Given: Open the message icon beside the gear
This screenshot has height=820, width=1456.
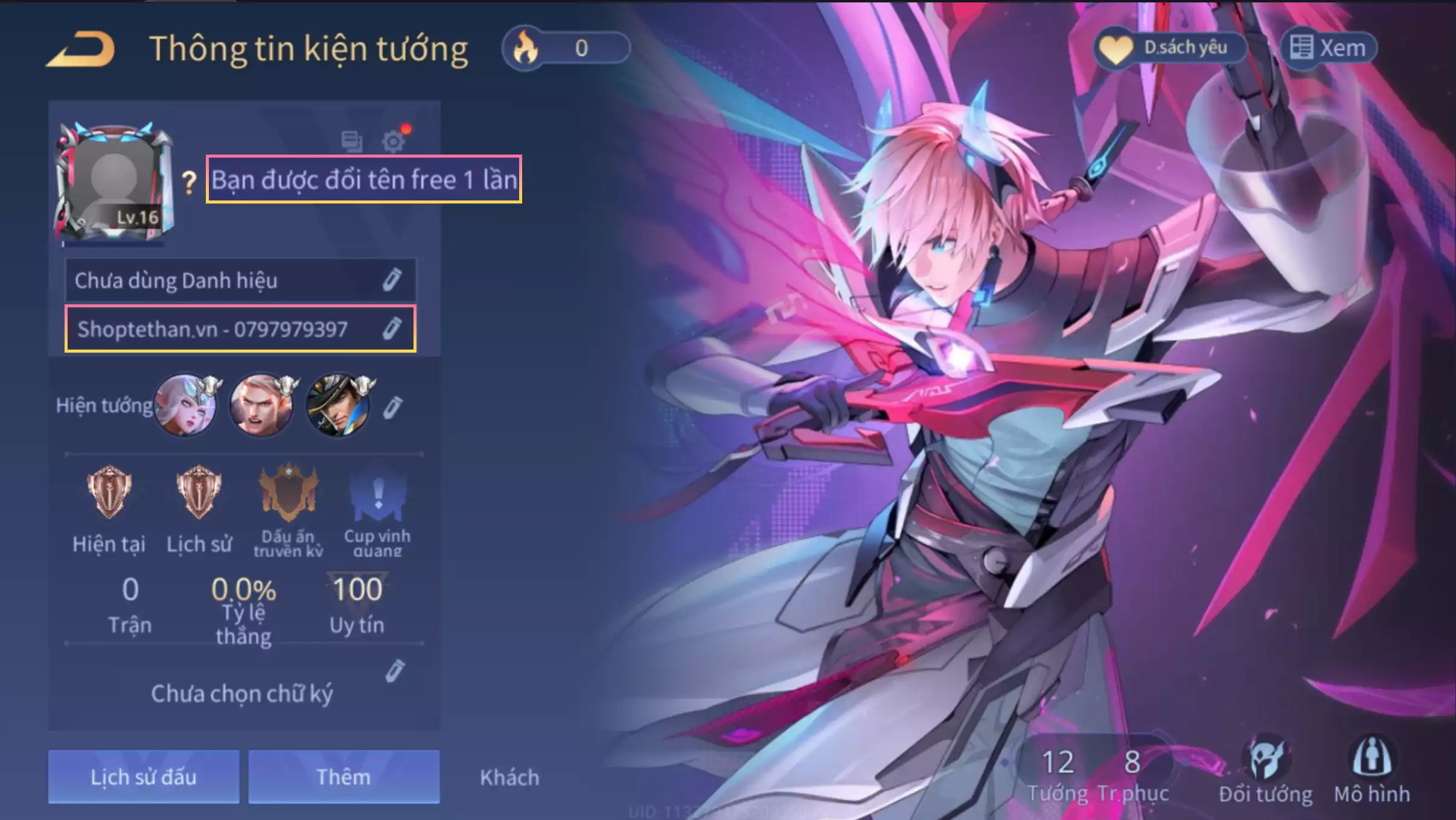Looking at the screenshot, I should tap(351, 141).
